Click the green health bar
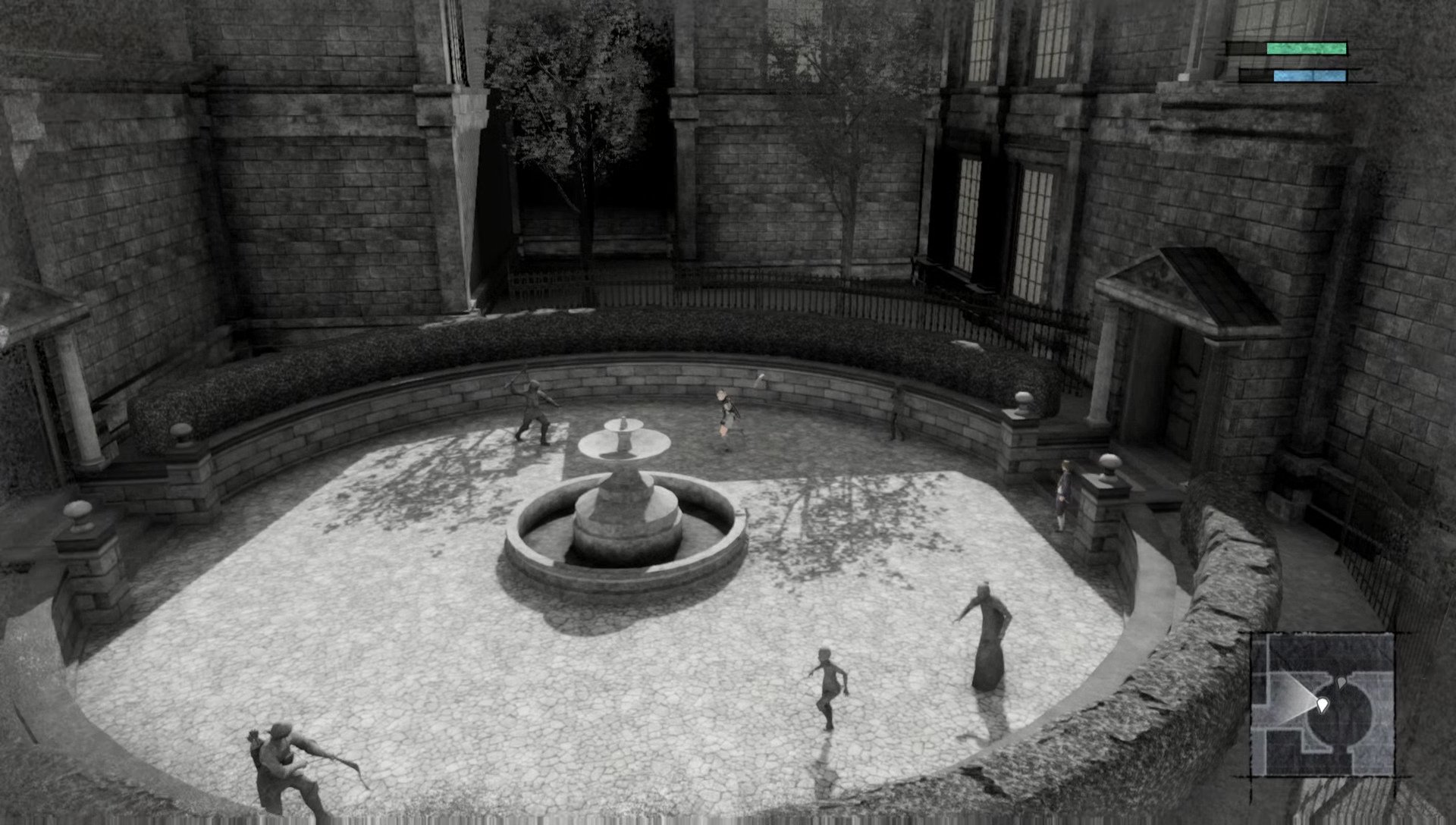Viewport: 1456px width, 825px height. (x=1306, y=49)
